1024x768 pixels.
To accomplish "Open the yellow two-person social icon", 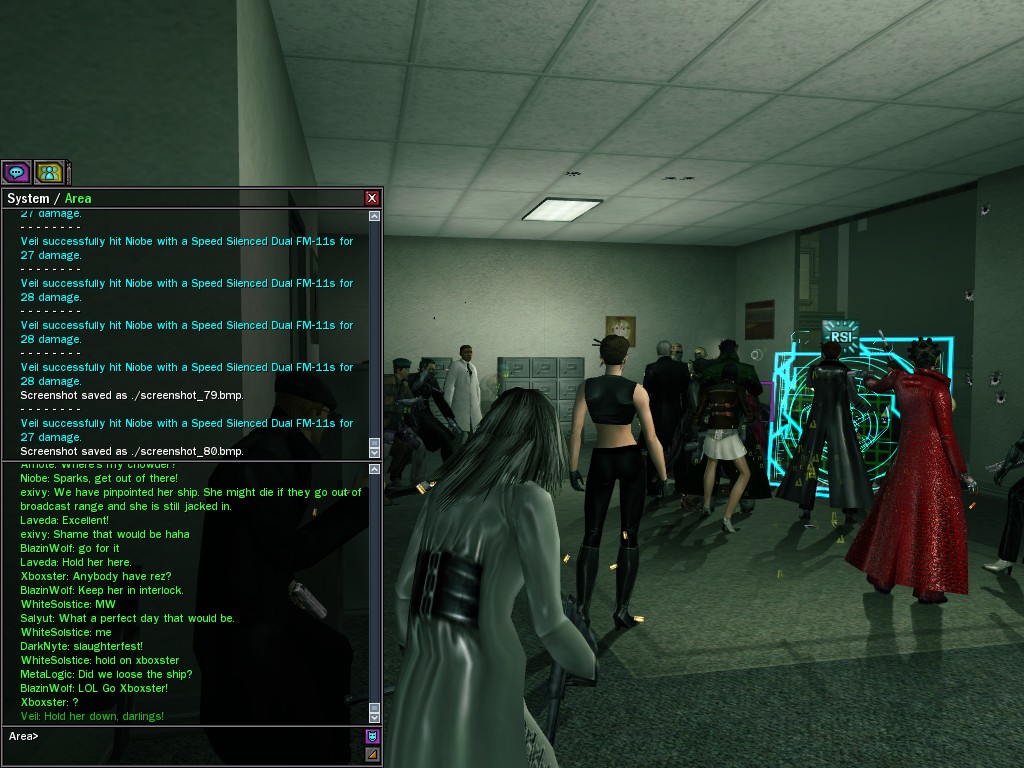I will (x=48, y=172).
